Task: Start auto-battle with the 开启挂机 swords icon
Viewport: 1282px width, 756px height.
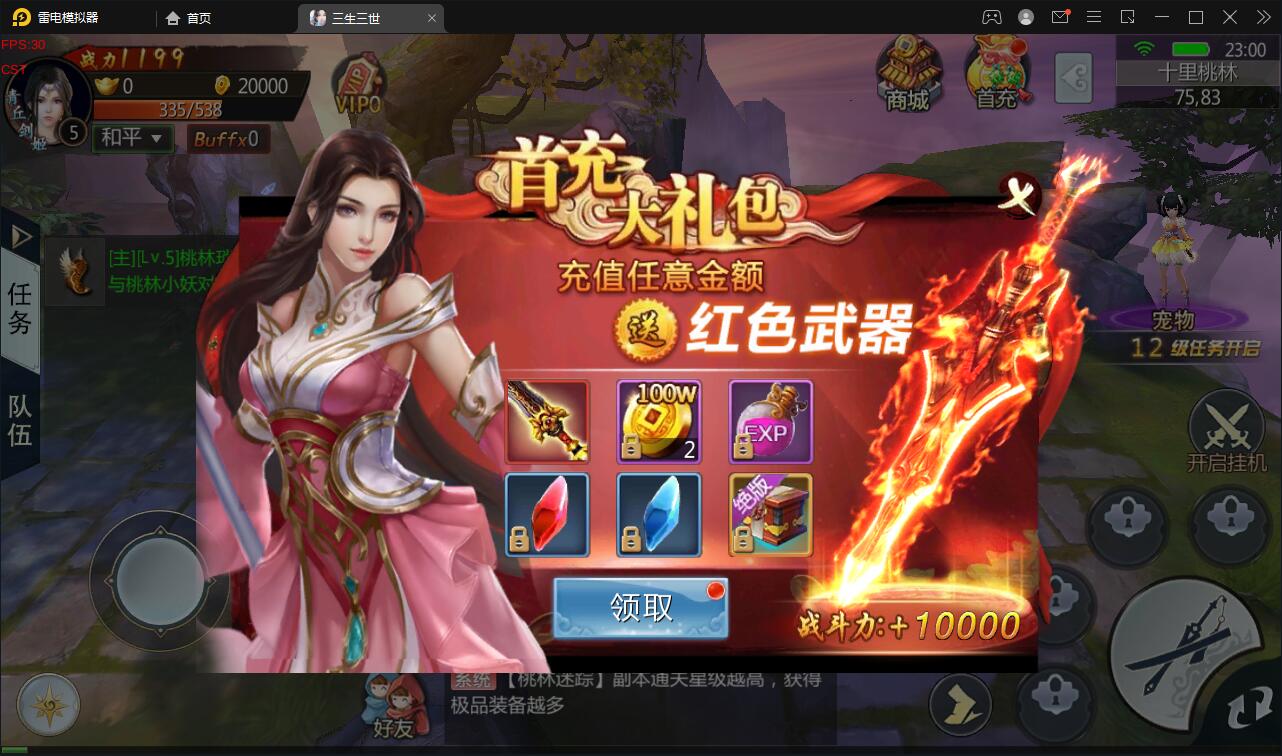Action: [1229, 428]
